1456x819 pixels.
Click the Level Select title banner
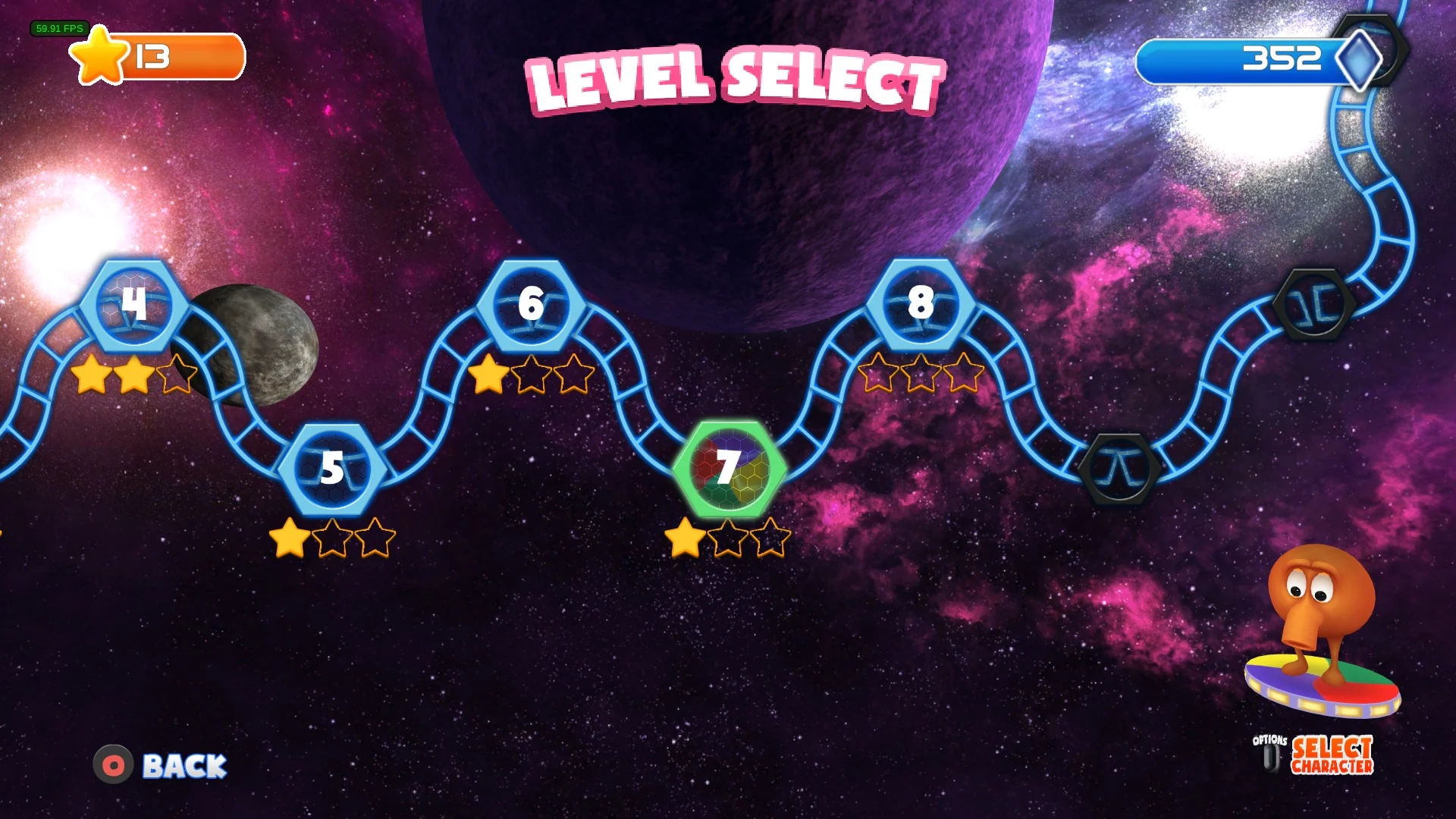click(x=732, y=76)
